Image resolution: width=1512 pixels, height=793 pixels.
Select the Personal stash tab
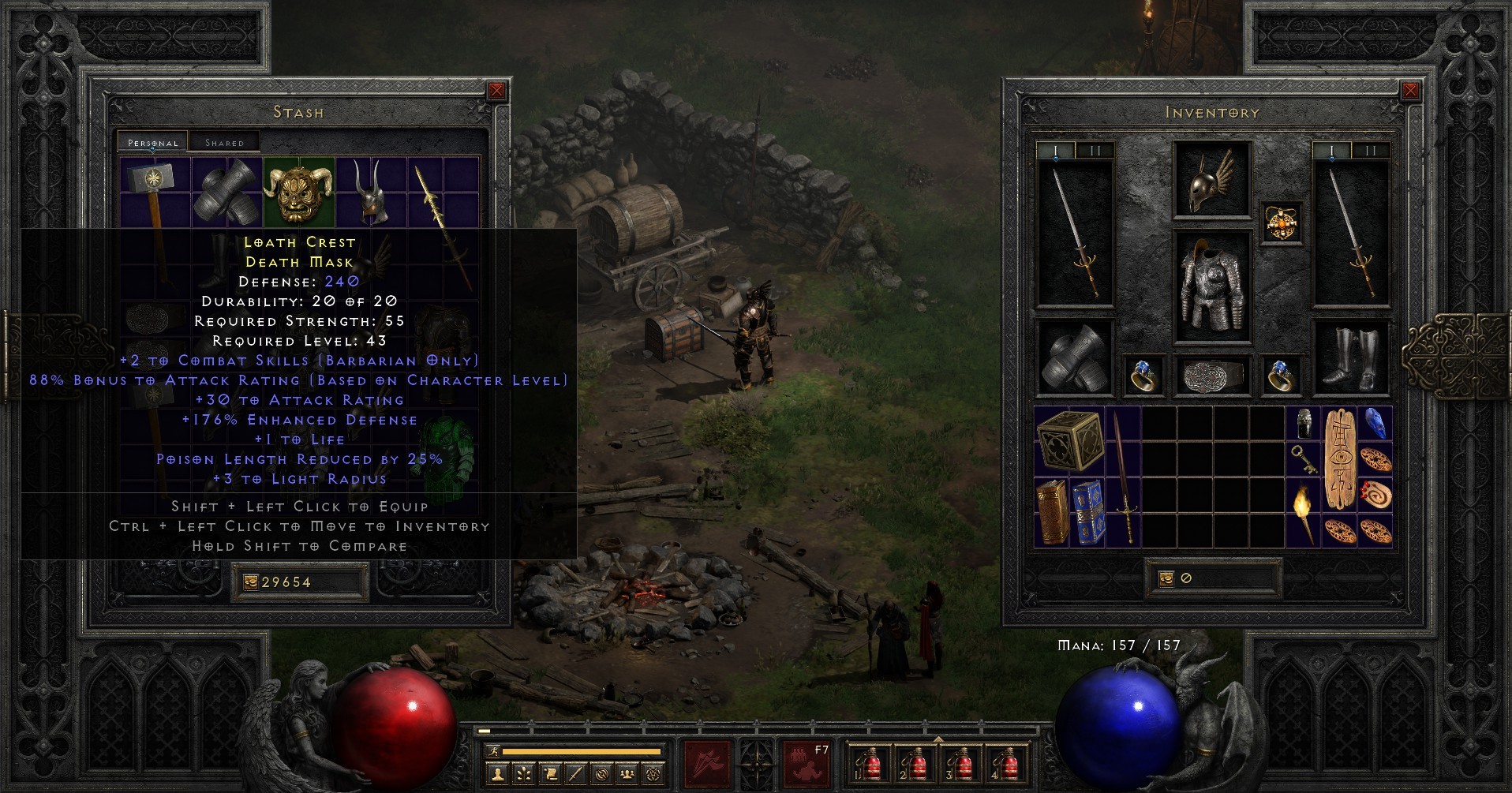152,143
